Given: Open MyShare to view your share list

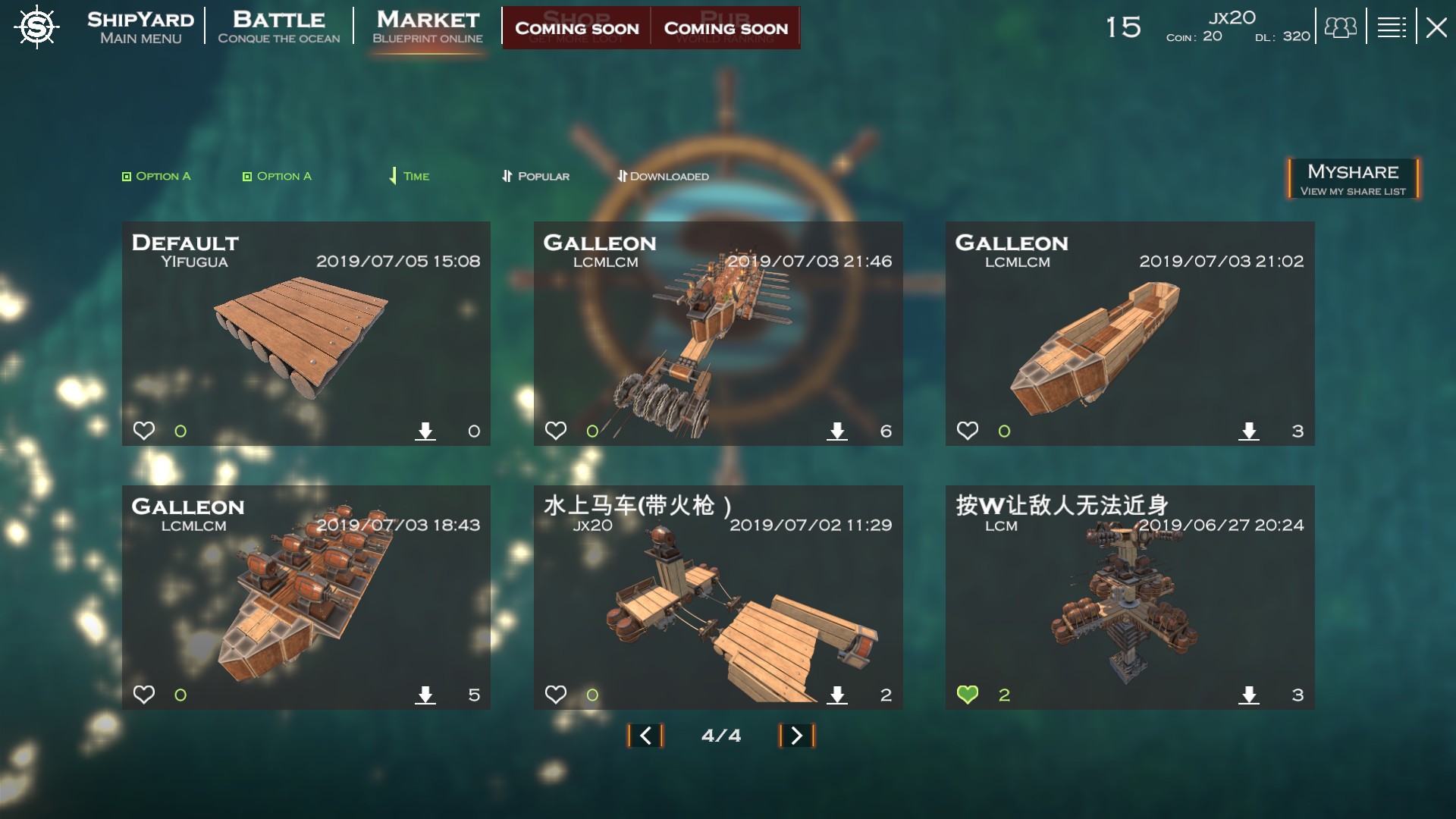Looking at the screenshot, I should pos(1352,178).
